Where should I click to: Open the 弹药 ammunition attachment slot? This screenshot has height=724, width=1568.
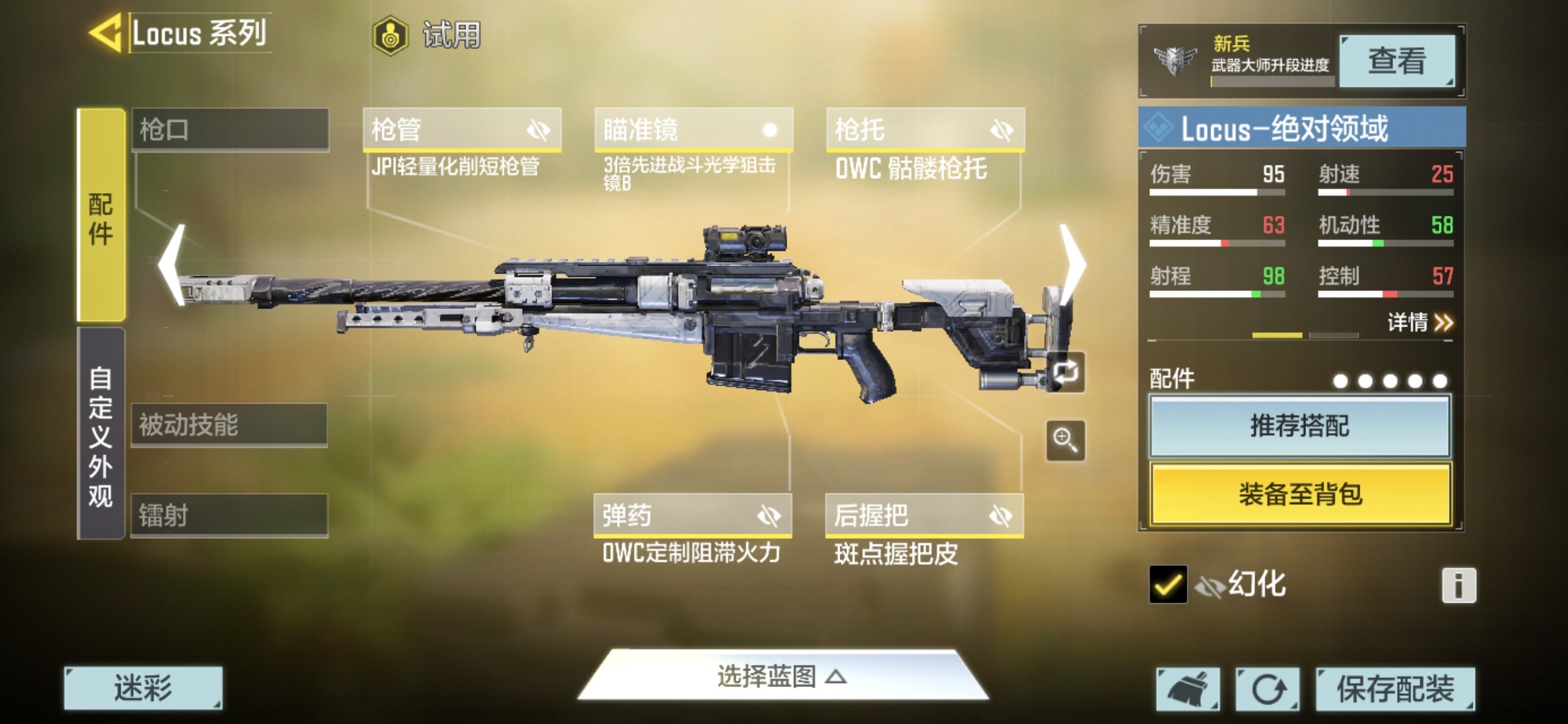692,516
